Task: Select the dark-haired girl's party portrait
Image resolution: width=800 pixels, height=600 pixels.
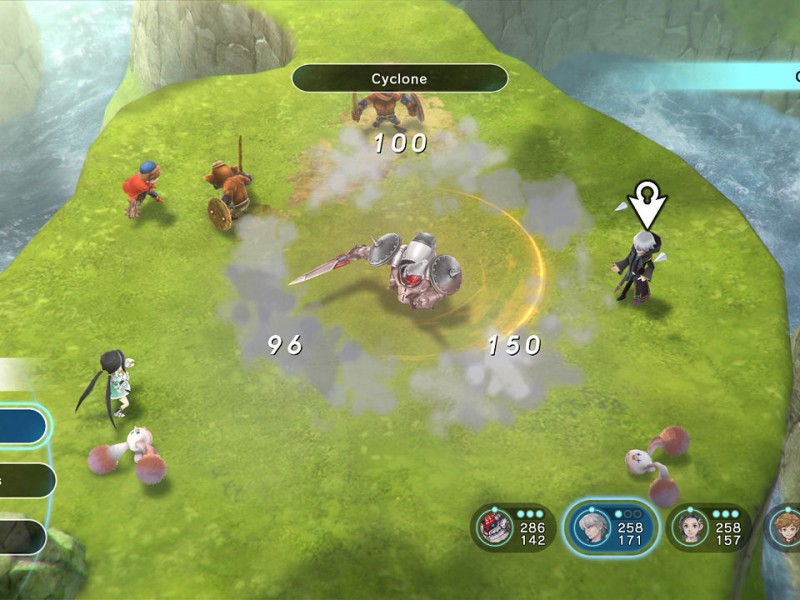Action: (689, 527)
